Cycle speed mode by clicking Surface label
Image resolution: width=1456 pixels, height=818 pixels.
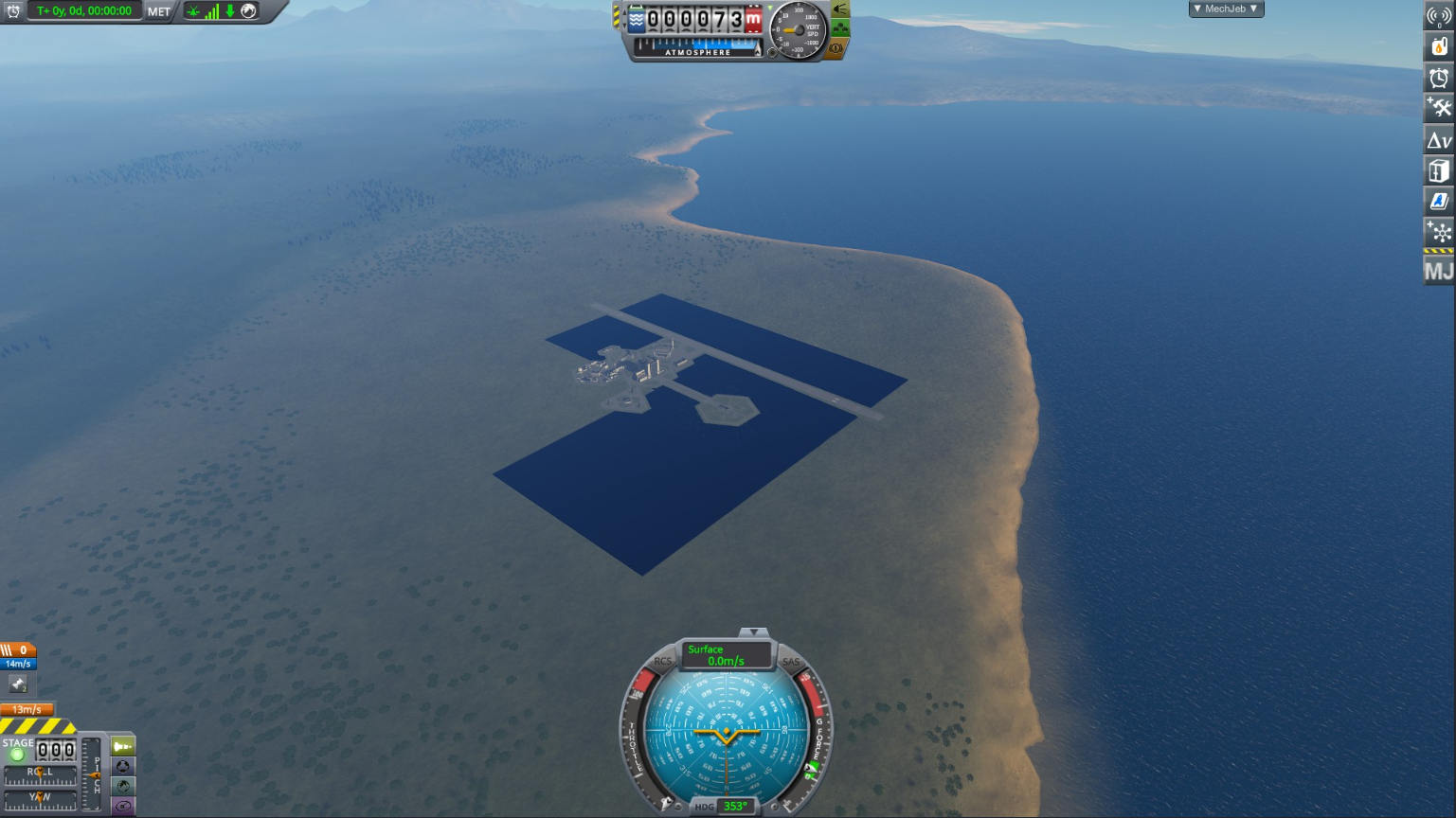click(x=706, y=649)
